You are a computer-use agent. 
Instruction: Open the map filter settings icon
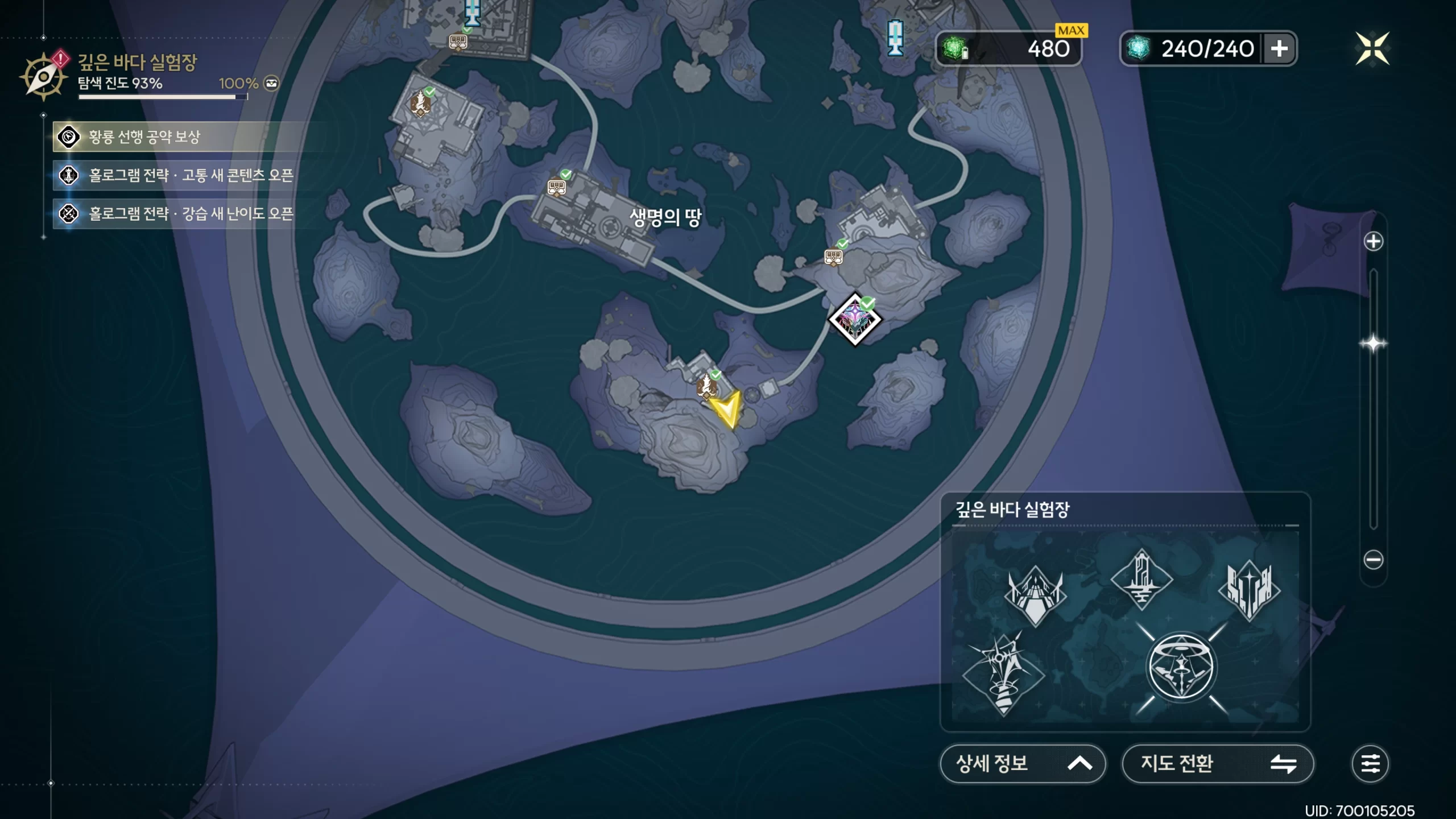pos(1370,763)
